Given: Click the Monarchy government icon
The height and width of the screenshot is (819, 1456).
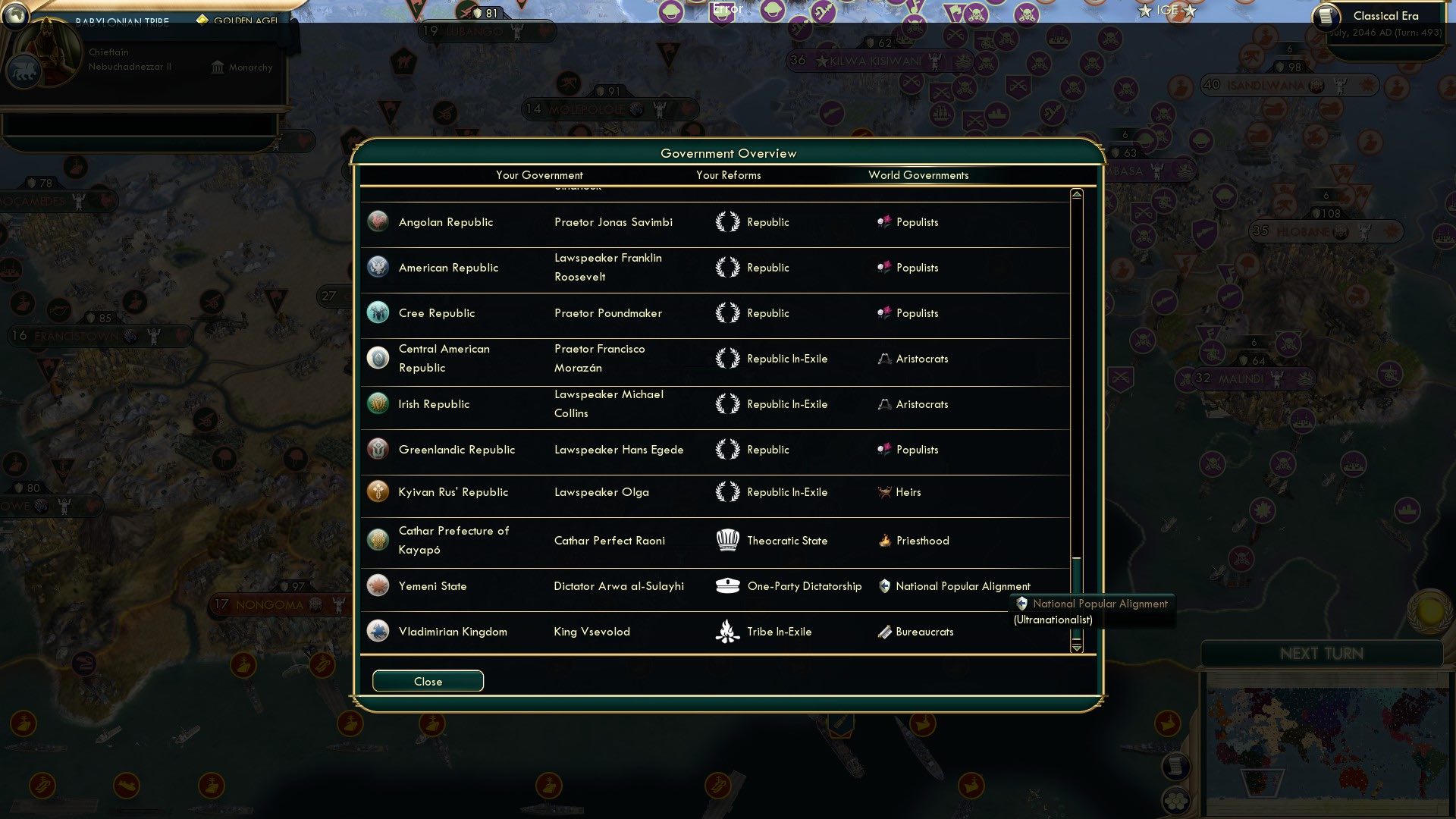Looking at the screenshot, I should 217,67.
